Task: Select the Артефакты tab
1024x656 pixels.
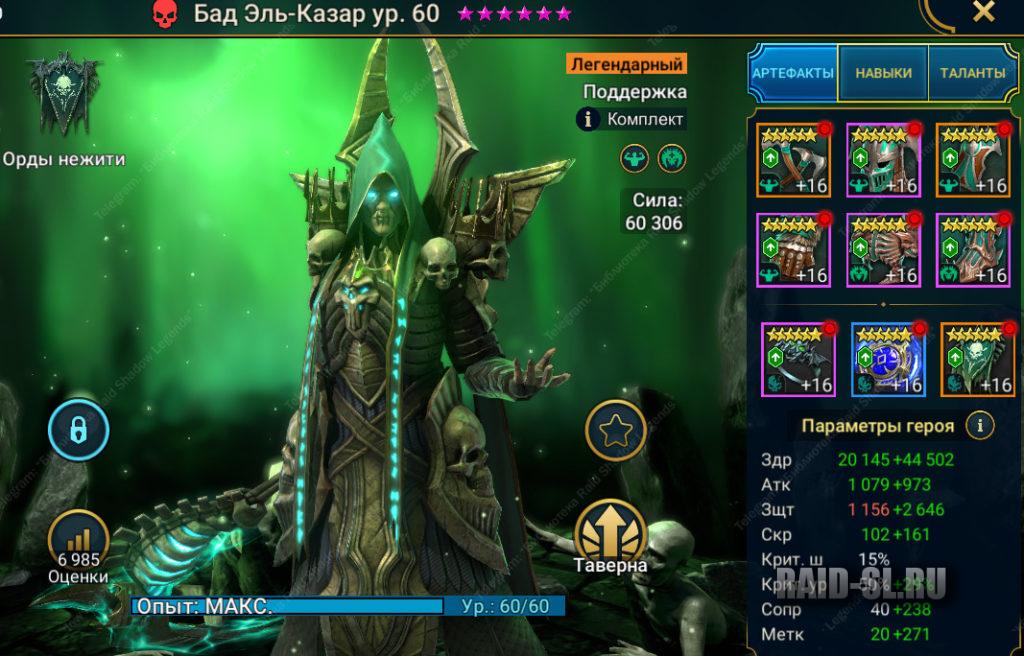Action: 793,73
